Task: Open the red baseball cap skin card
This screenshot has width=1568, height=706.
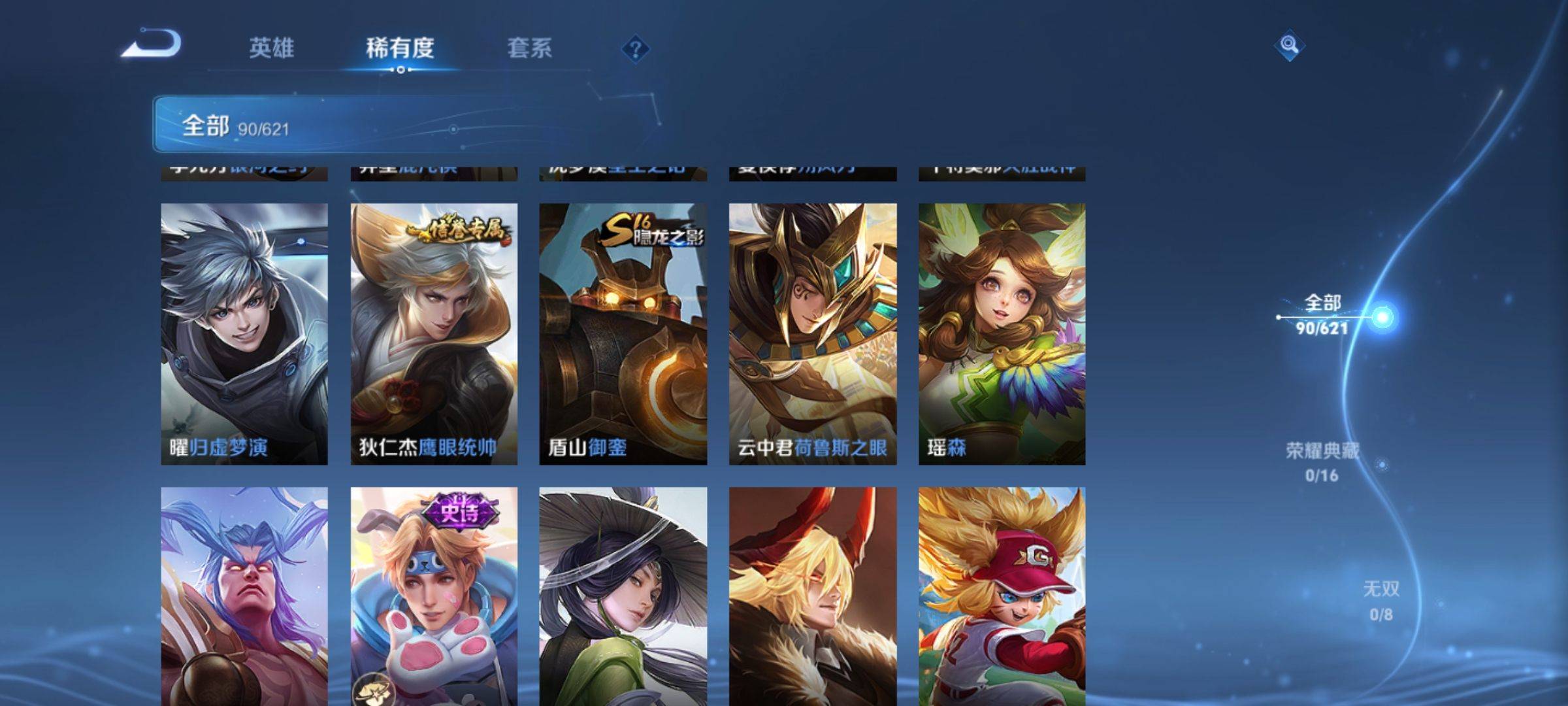Action: tap(1002, 596)
